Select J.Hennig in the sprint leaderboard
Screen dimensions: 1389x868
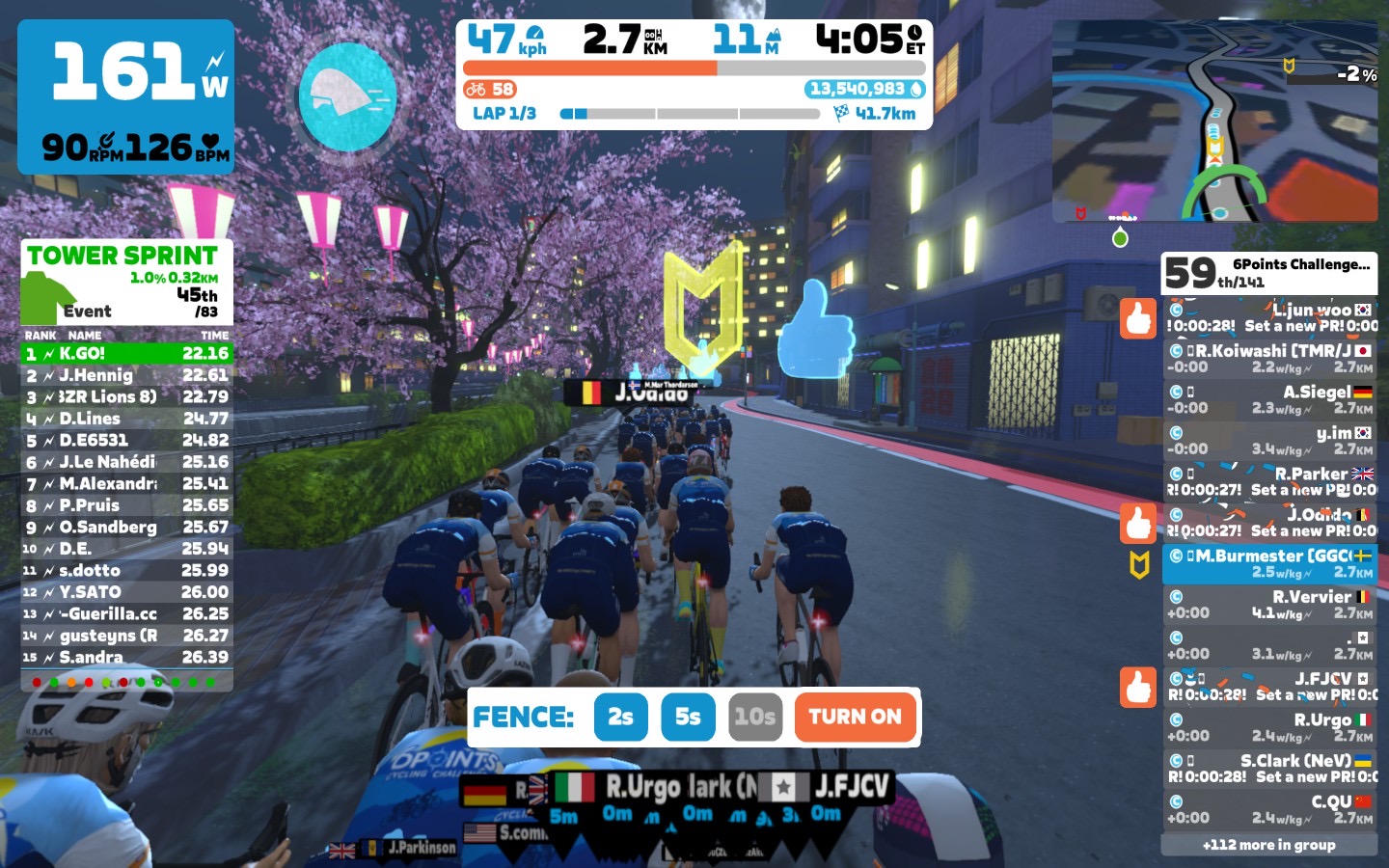tap(126, 375)
